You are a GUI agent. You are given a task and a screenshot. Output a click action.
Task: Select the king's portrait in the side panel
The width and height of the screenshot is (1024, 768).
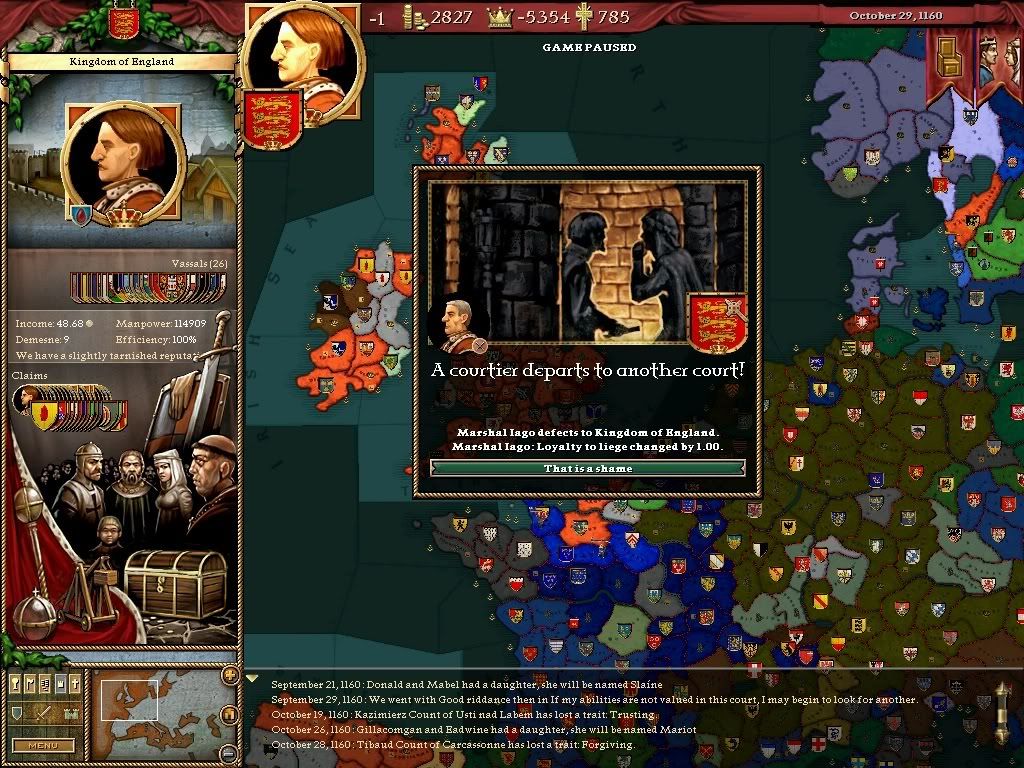point(124,164)
